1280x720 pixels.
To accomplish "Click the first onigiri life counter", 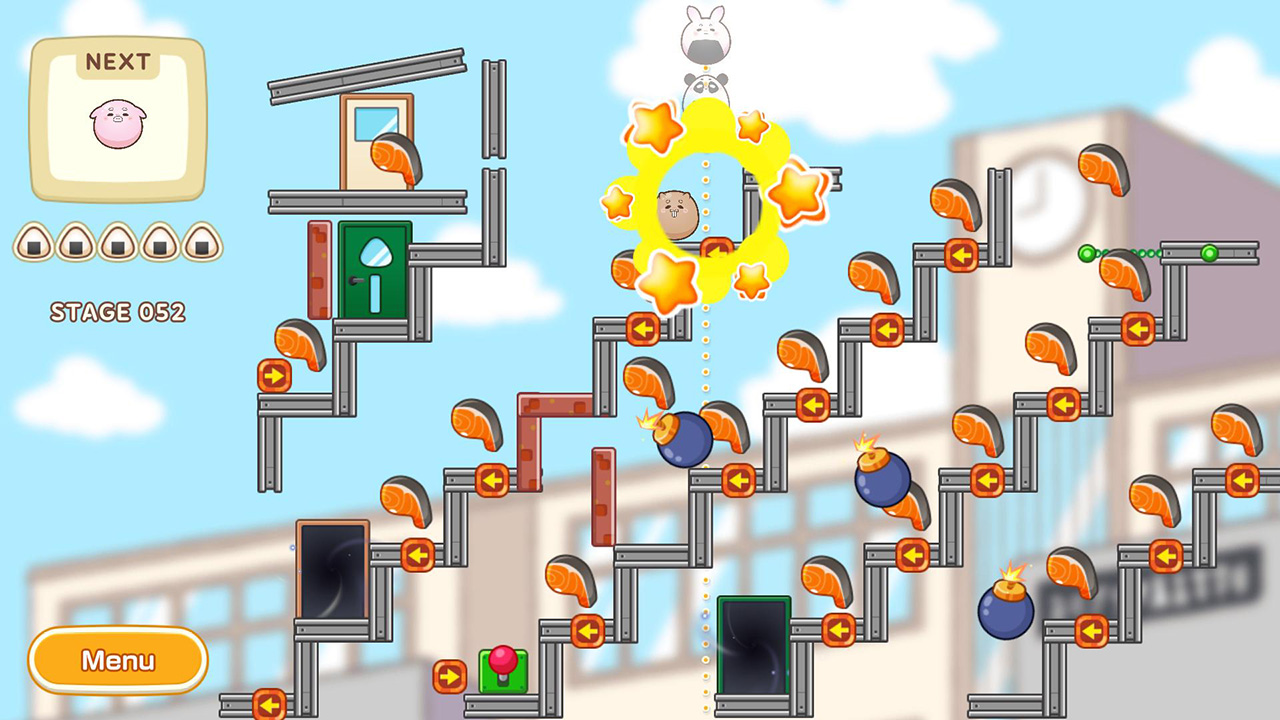I will click(35, 243).
